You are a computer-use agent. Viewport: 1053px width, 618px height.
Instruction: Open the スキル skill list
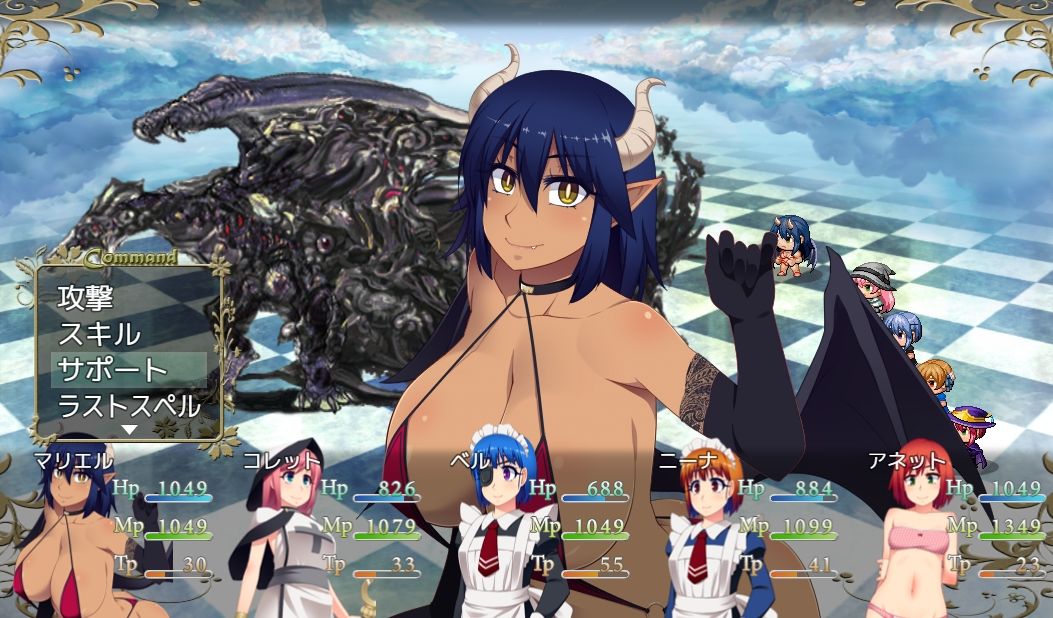99,333
